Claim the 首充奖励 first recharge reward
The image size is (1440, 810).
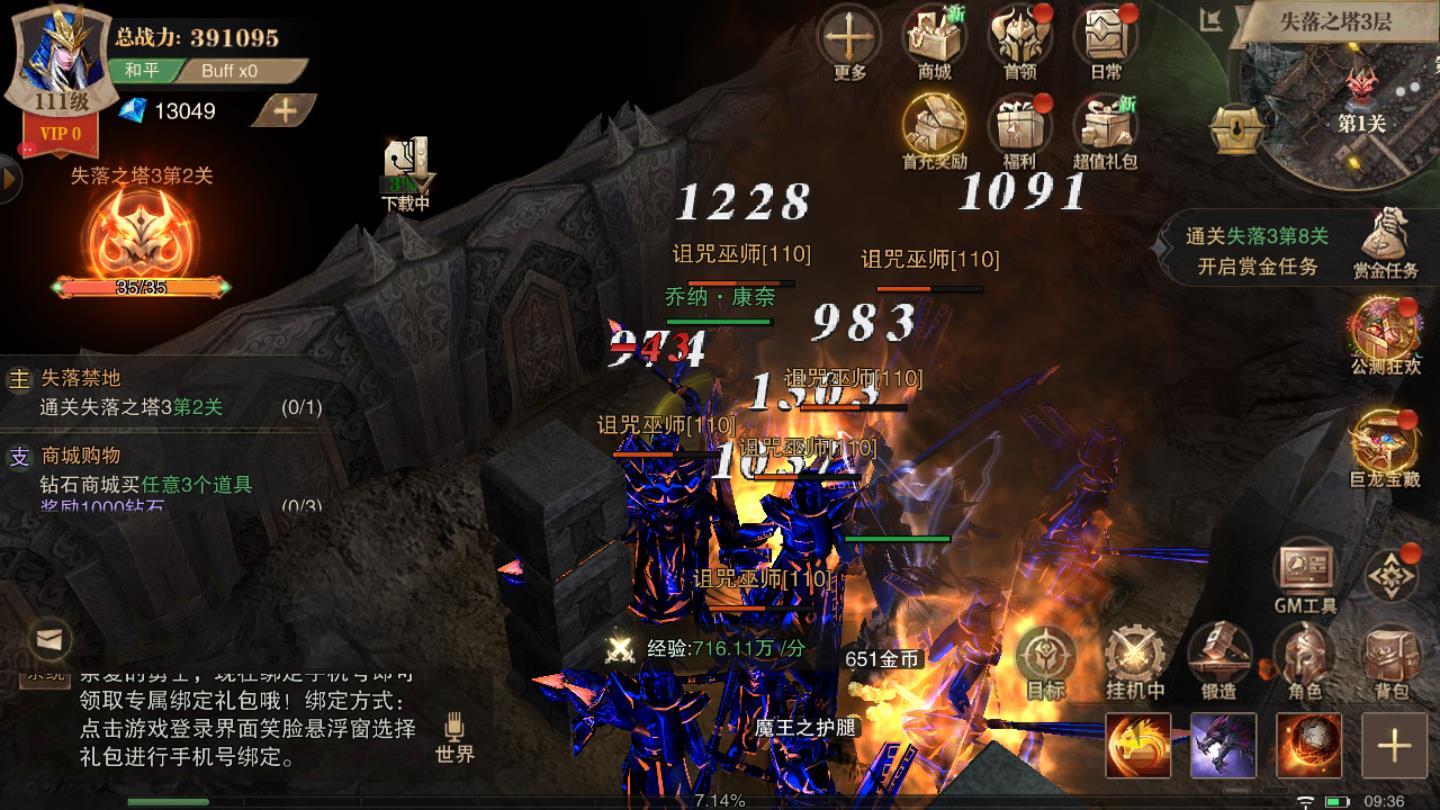(934, 126)
